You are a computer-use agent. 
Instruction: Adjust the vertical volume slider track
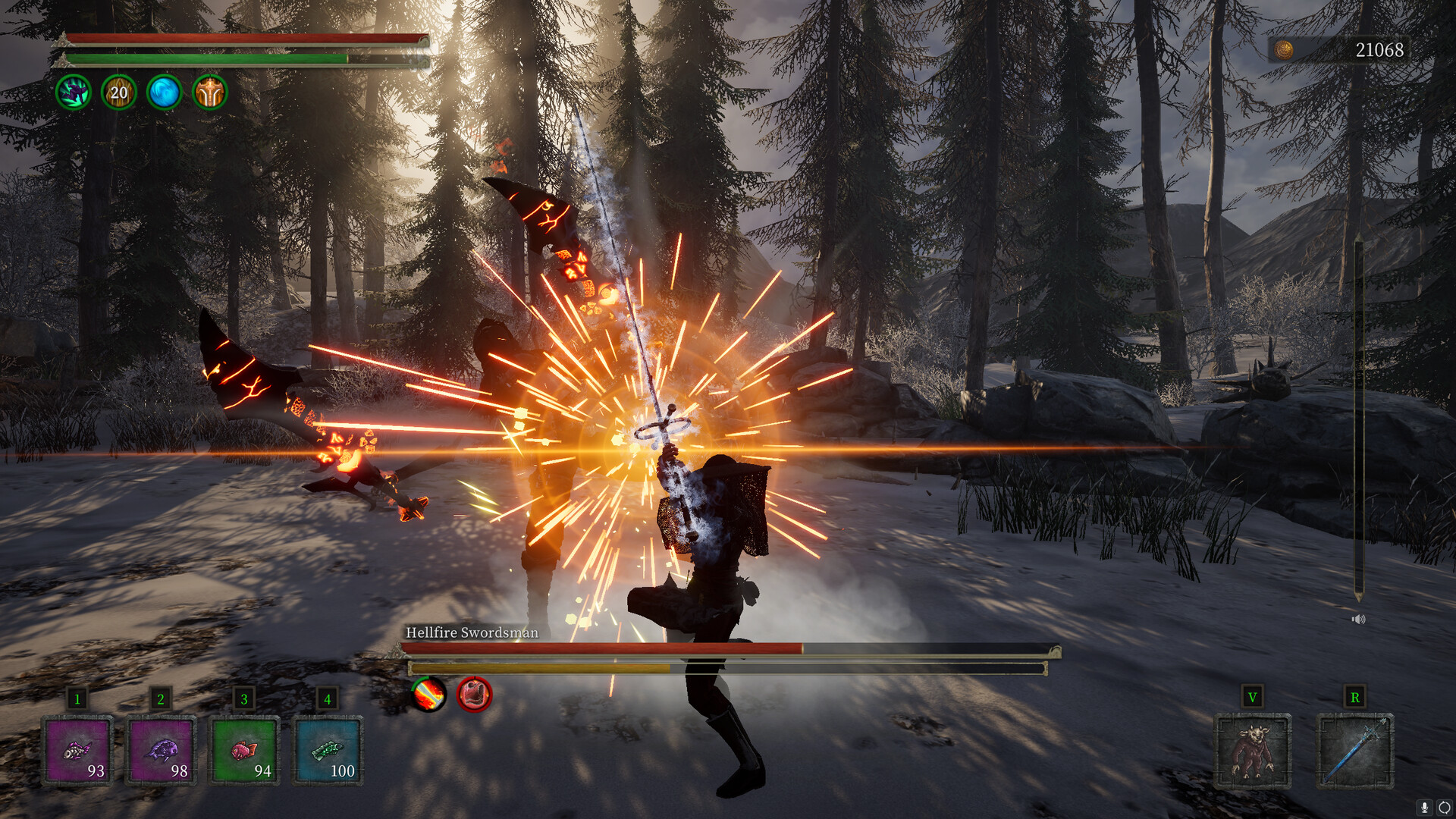coord(1358,417)
